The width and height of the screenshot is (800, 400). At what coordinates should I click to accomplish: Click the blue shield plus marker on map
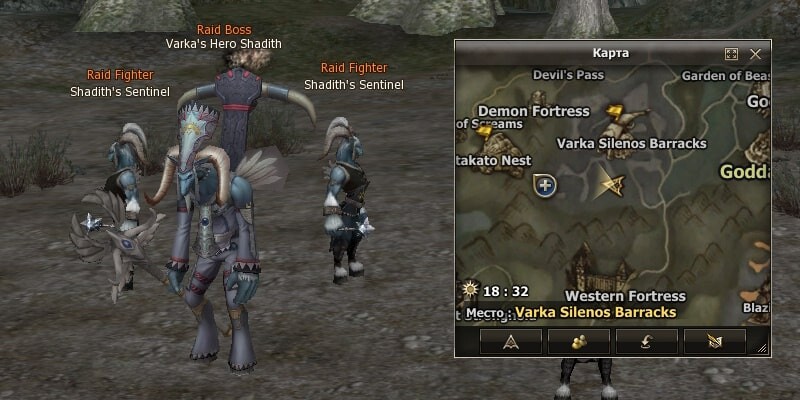pos(545,185)
